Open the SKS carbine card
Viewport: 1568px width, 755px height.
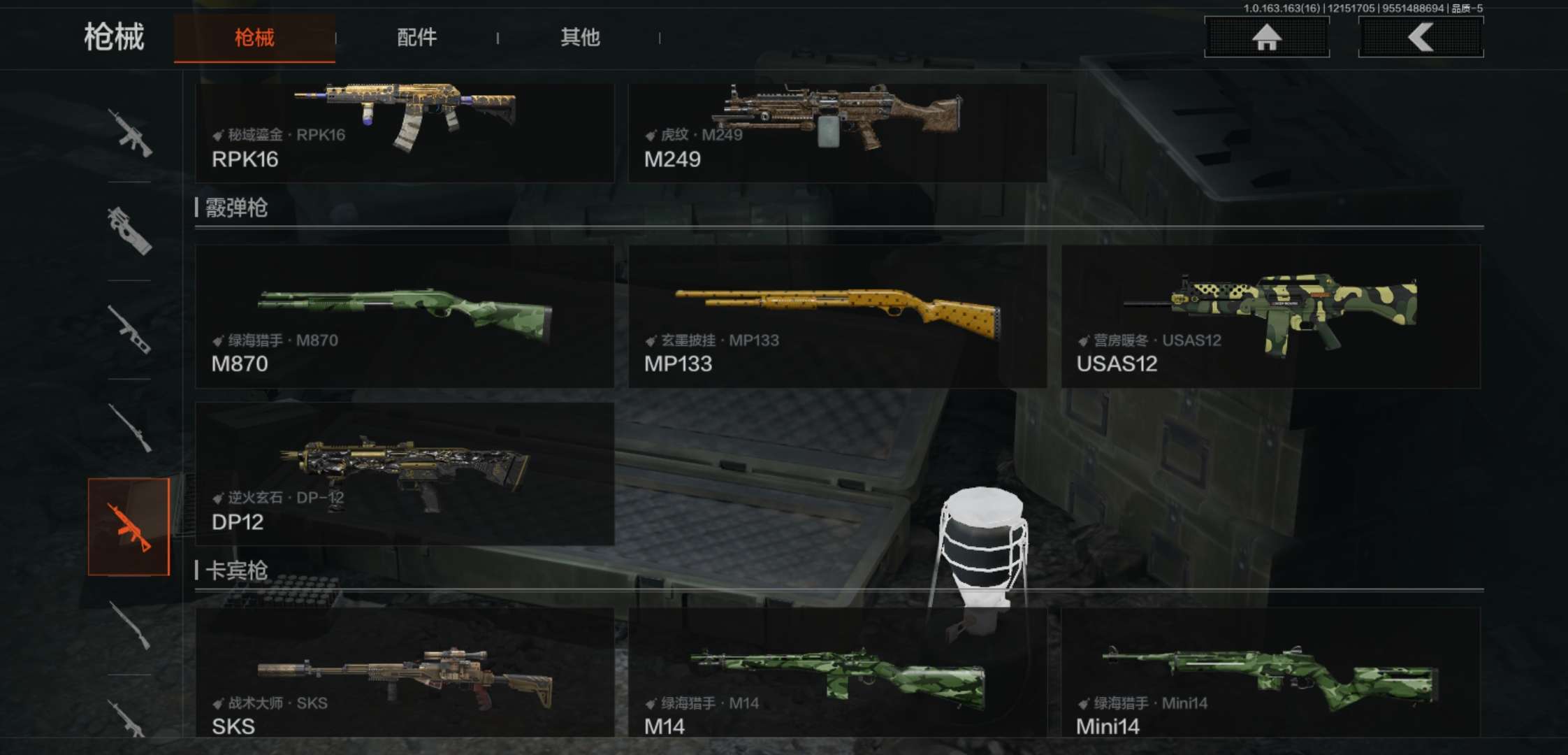[x=405, y=673]
